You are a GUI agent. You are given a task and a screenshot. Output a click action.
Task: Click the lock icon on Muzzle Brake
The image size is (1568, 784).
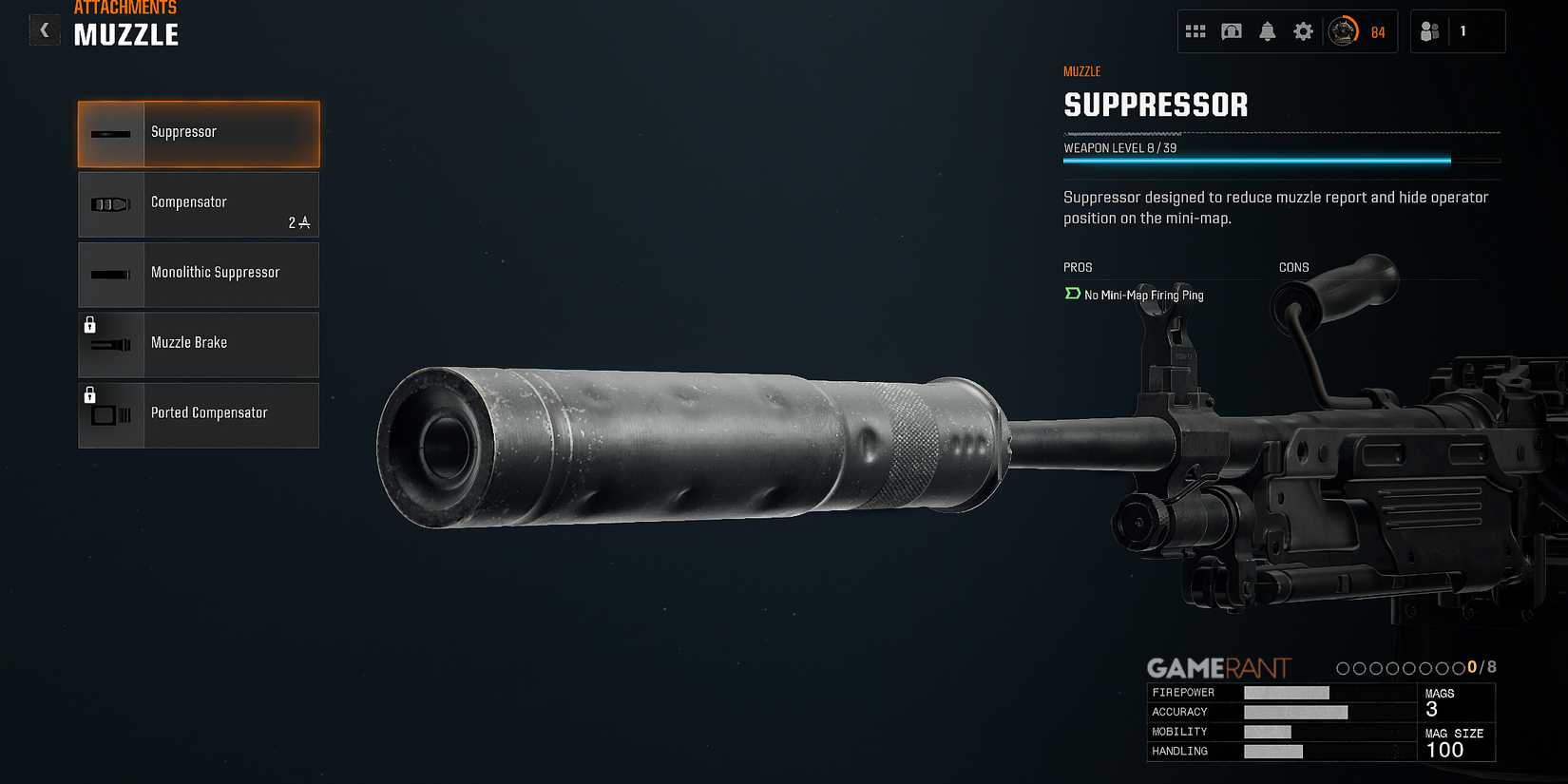point(91,324)
